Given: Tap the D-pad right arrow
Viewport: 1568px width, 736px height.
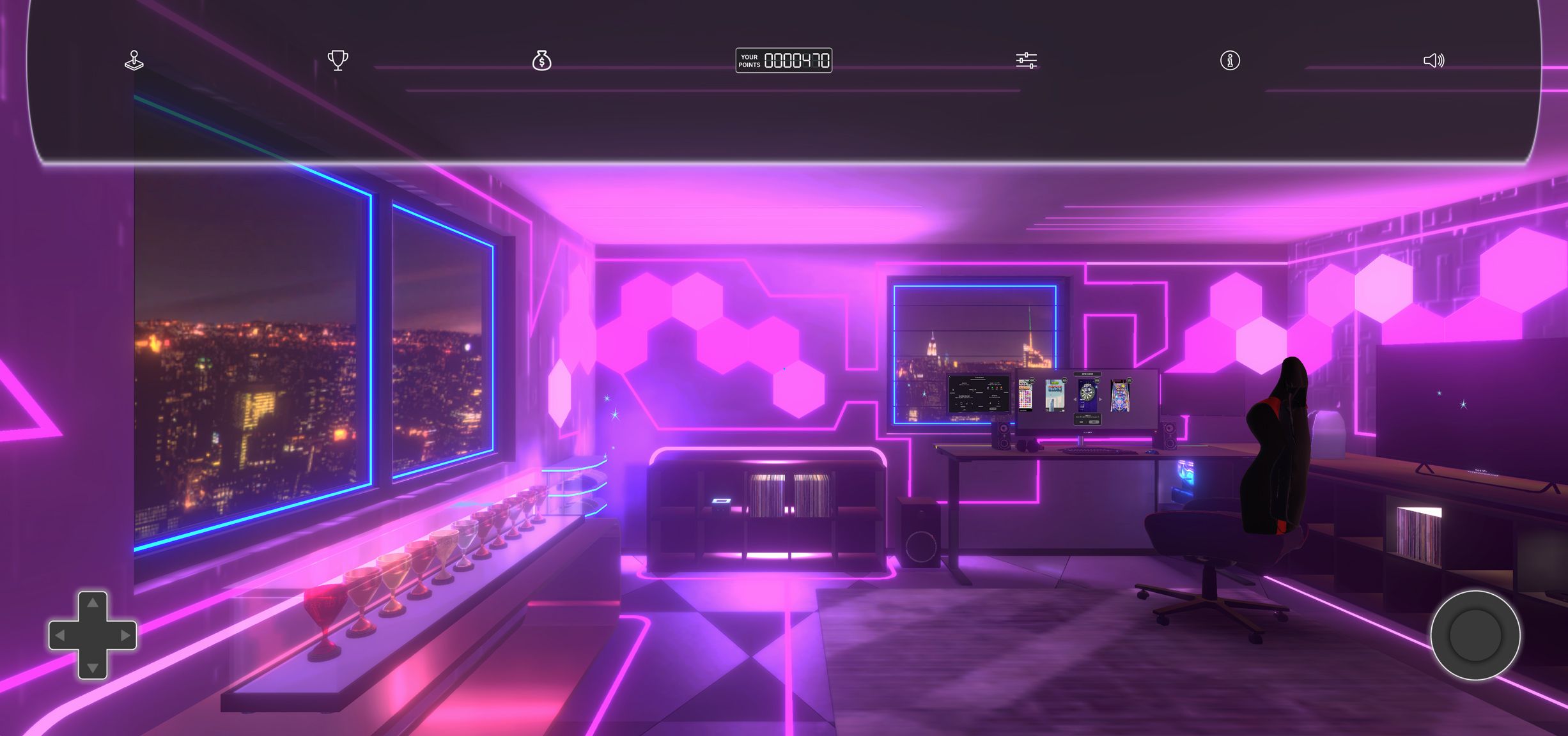Looking at the screenshot, I should coord(125,635).
